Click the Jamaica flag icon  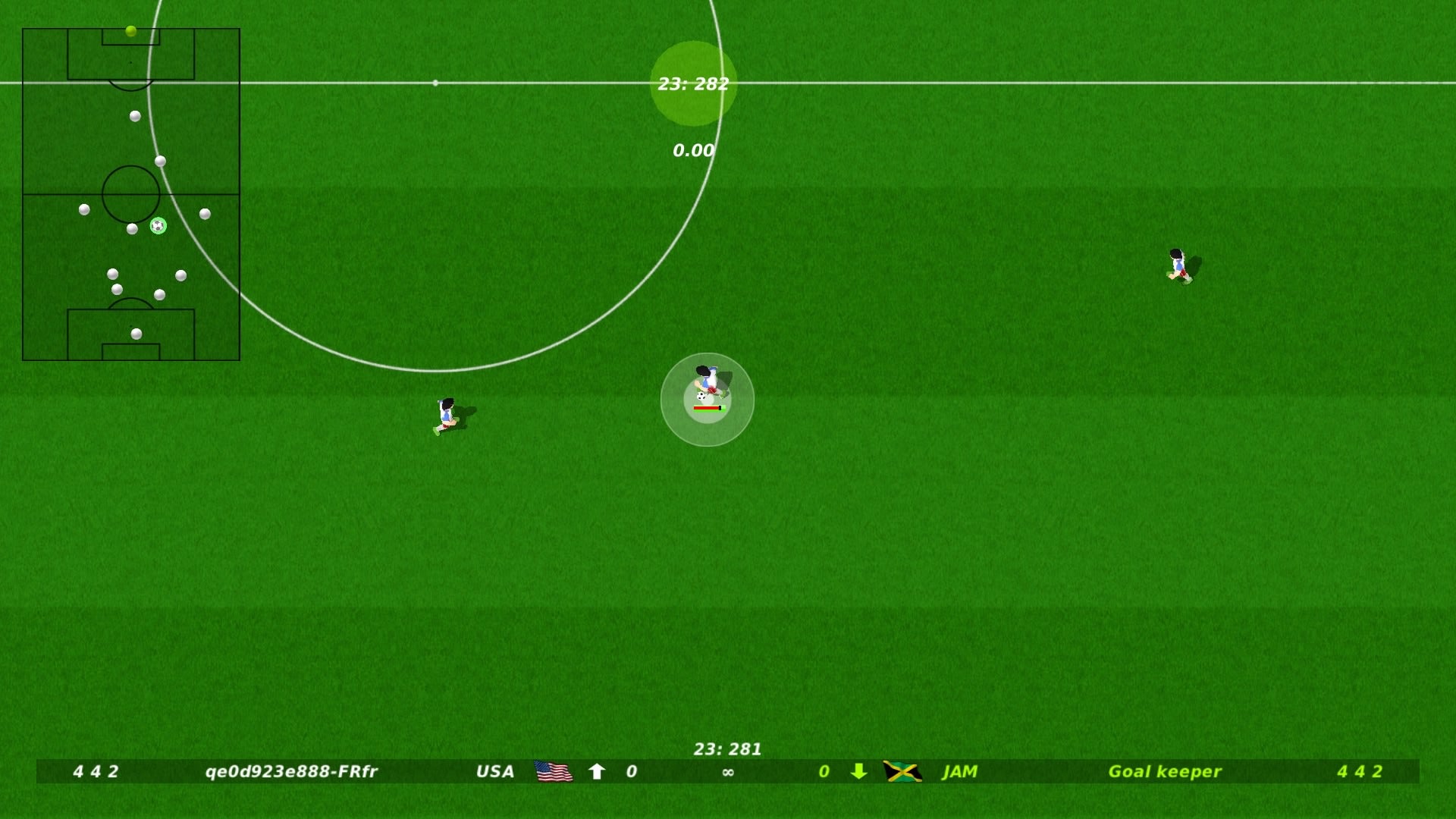pos(902,772)
